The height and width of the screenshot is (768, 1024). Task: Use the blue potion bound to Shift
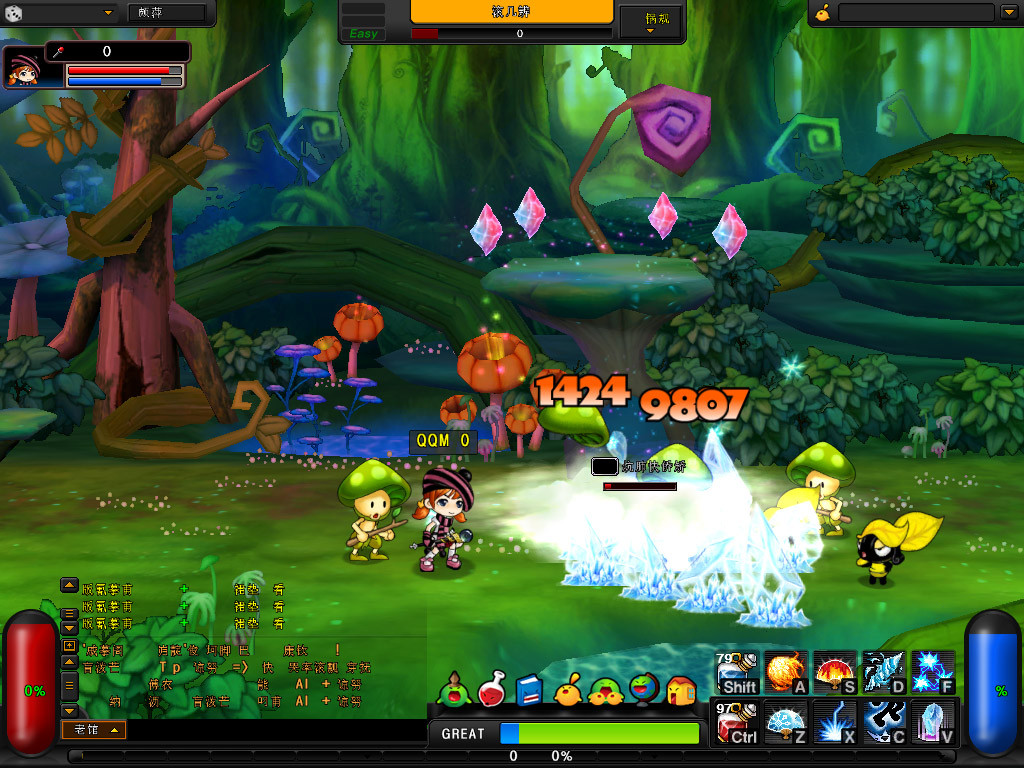(738, 672)
